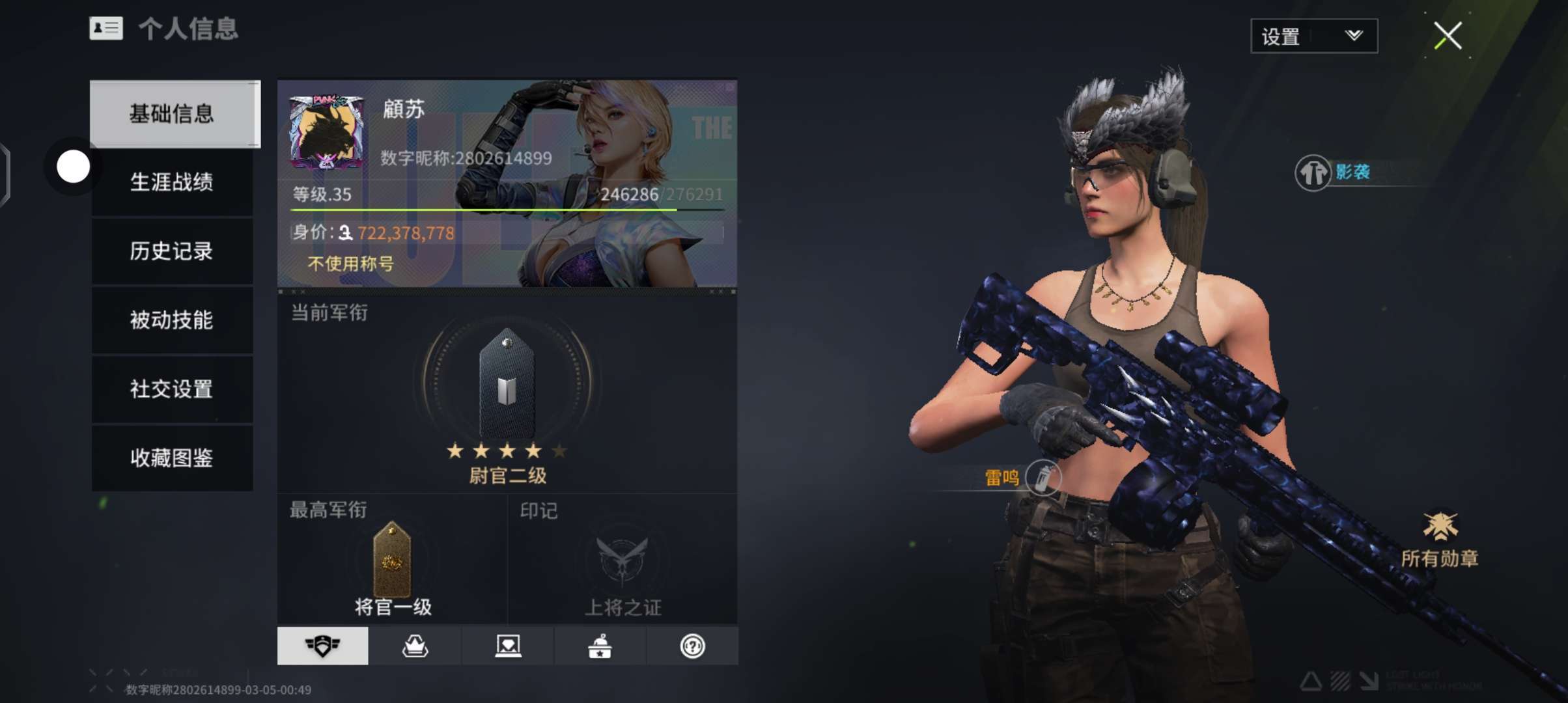
Task: Choose the 不使用称号 title option
Action: tap(350, 264)
